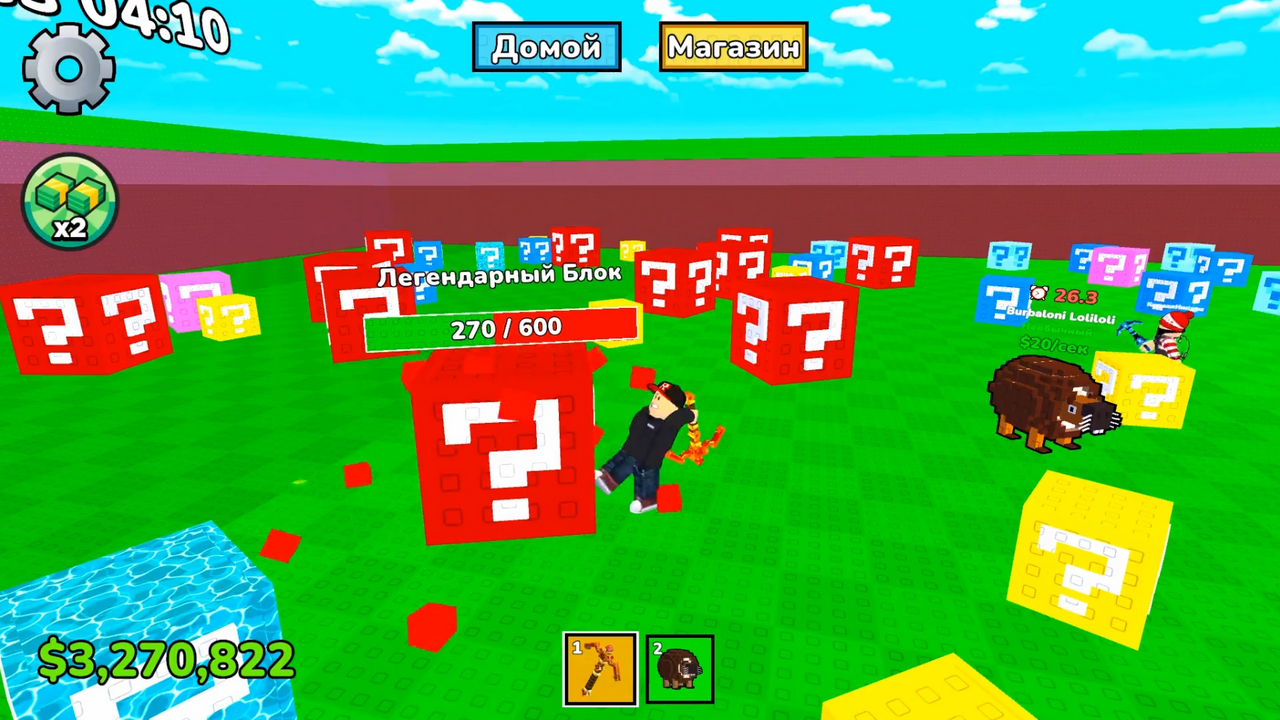Click the Необычный rarity label
The width and height of the screenshot is (1280, 720).
coord(1057,329)
